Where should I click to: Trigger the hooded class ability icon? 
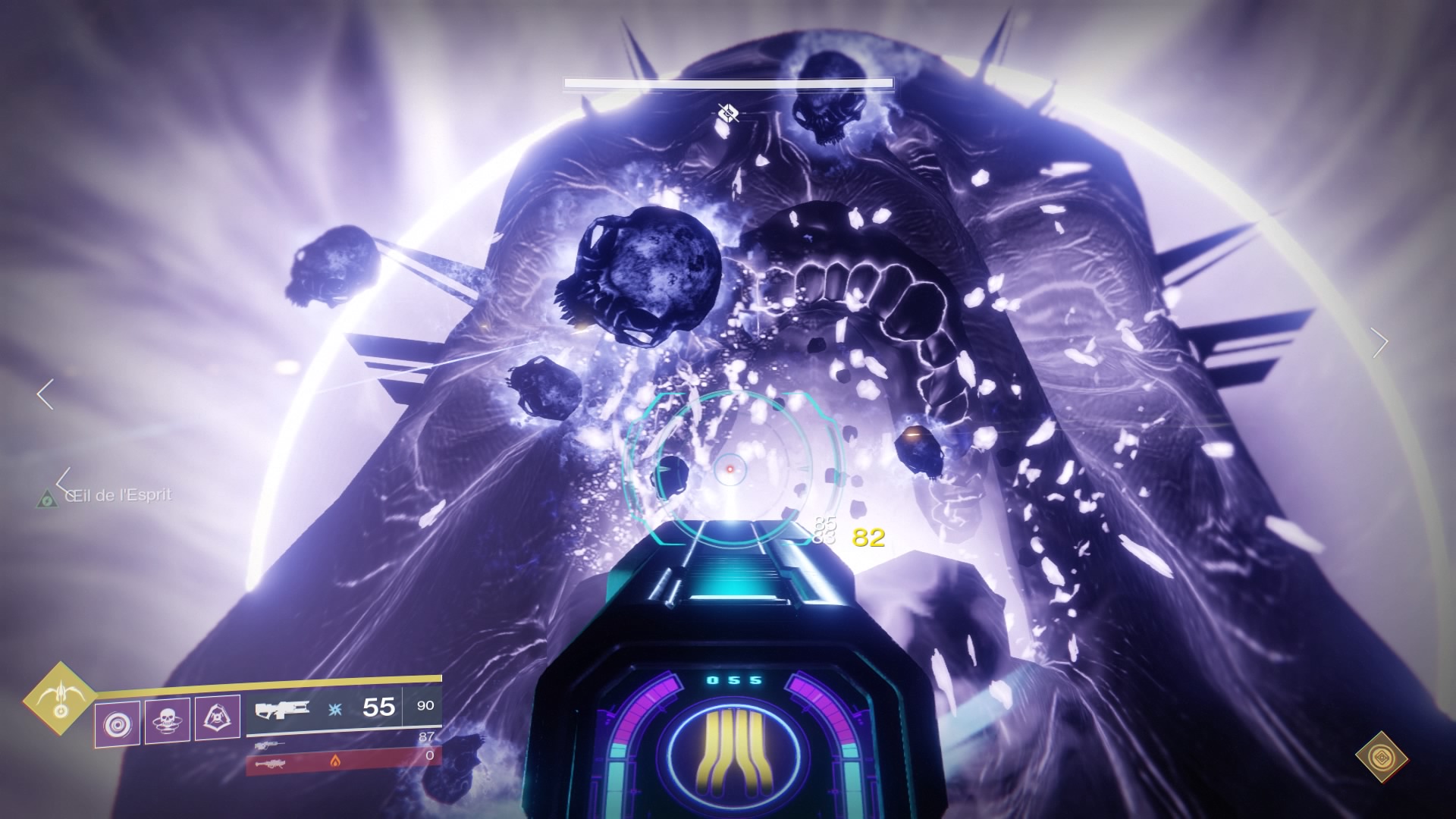pos(218,717)
